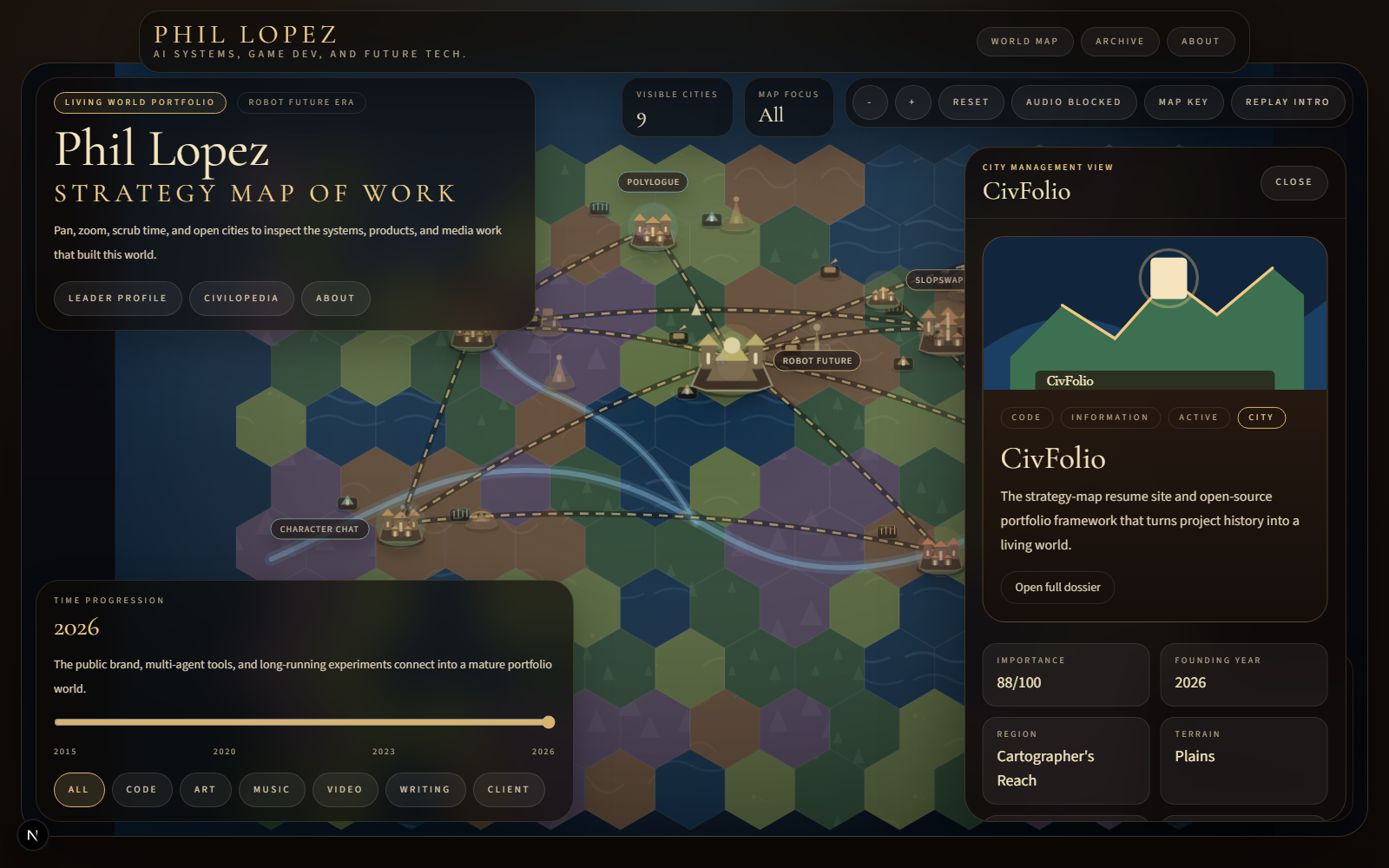Select the red castle marker on the lower-right map
Image resolution: width=1389 pixels, height=868 pixels.
[x=942, y=556]
